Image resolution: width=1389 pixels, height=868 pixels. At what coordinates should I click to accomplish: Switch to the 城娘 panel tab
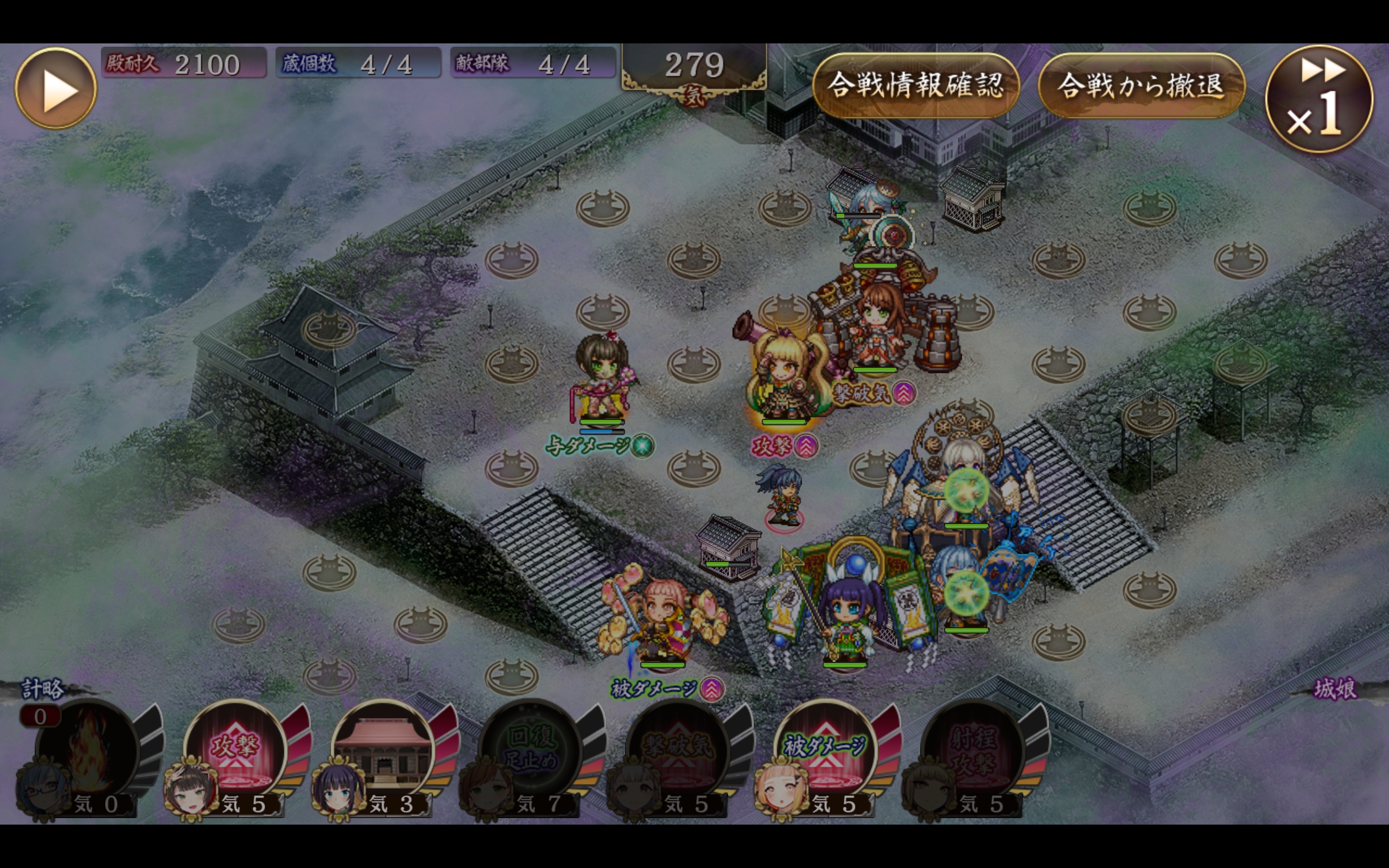coord(1335,689)
